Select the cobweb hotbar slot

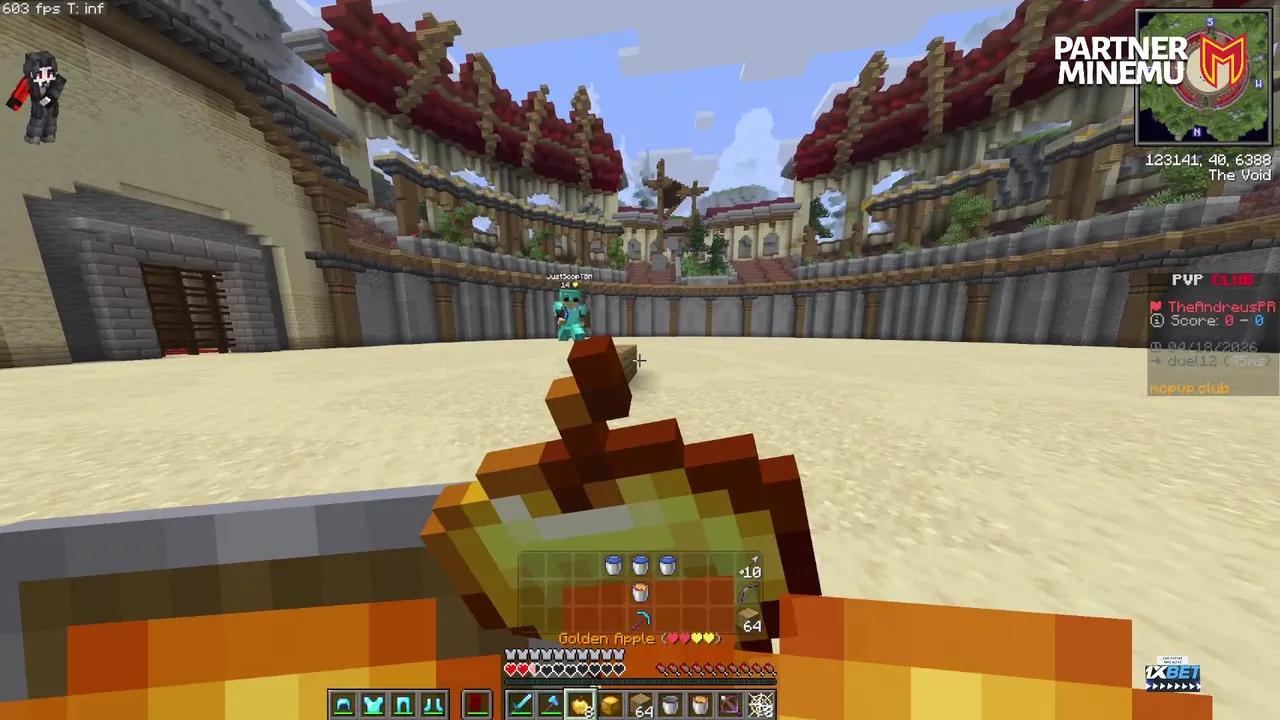pos(760,705)
